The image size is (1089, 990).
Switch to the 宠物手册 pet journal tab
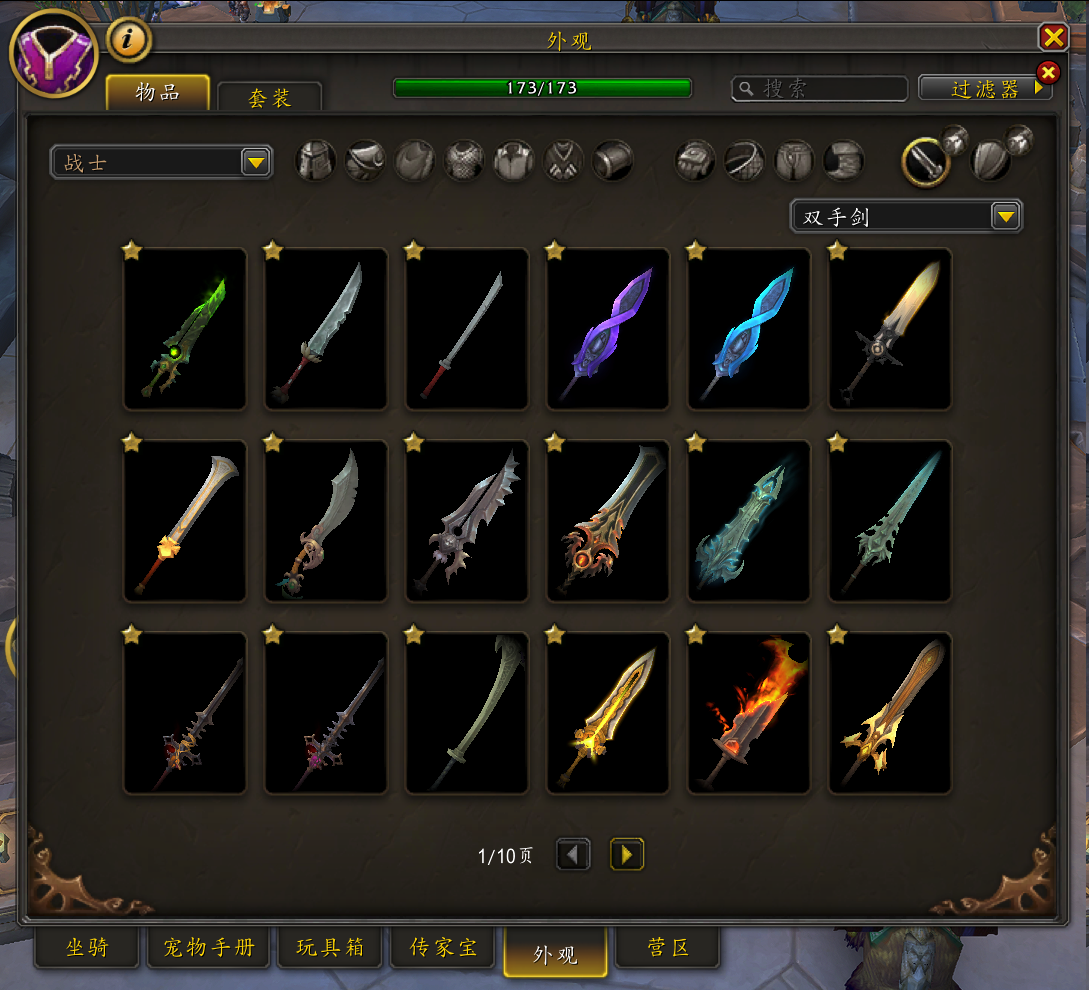(209, 948)
